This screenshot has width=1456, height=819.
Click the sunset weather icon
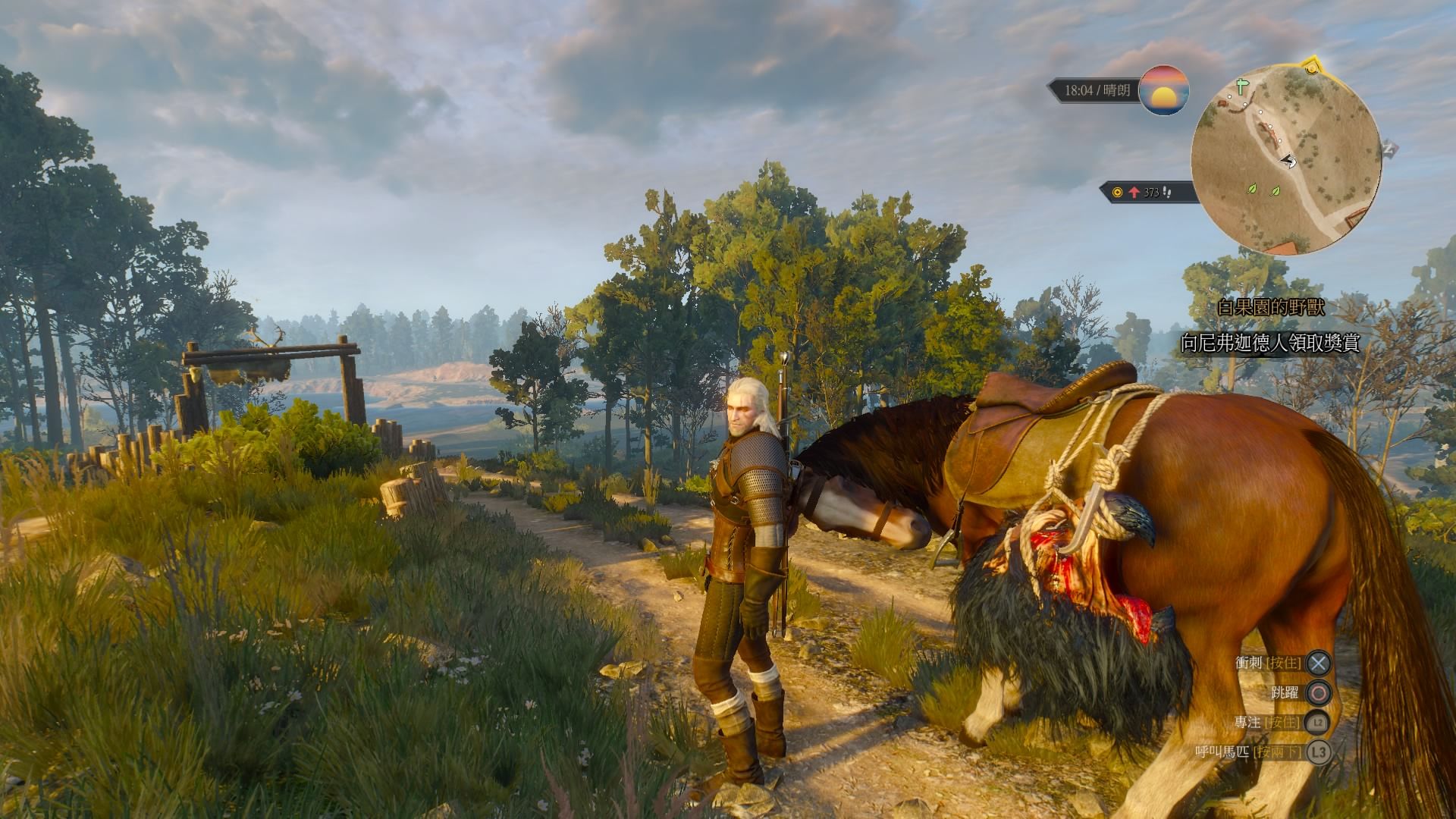(x=1164, y=90)
